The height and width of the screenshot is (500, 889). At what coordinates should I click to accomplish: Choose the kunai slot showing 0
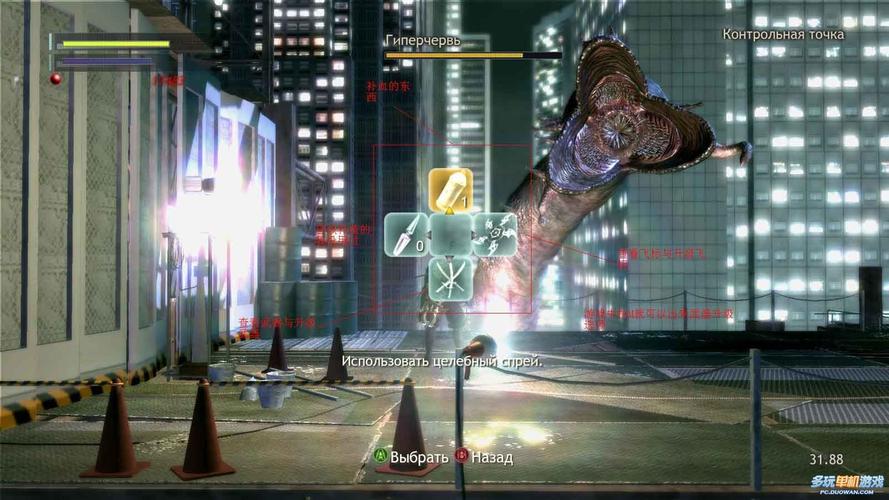coord(406,235)
